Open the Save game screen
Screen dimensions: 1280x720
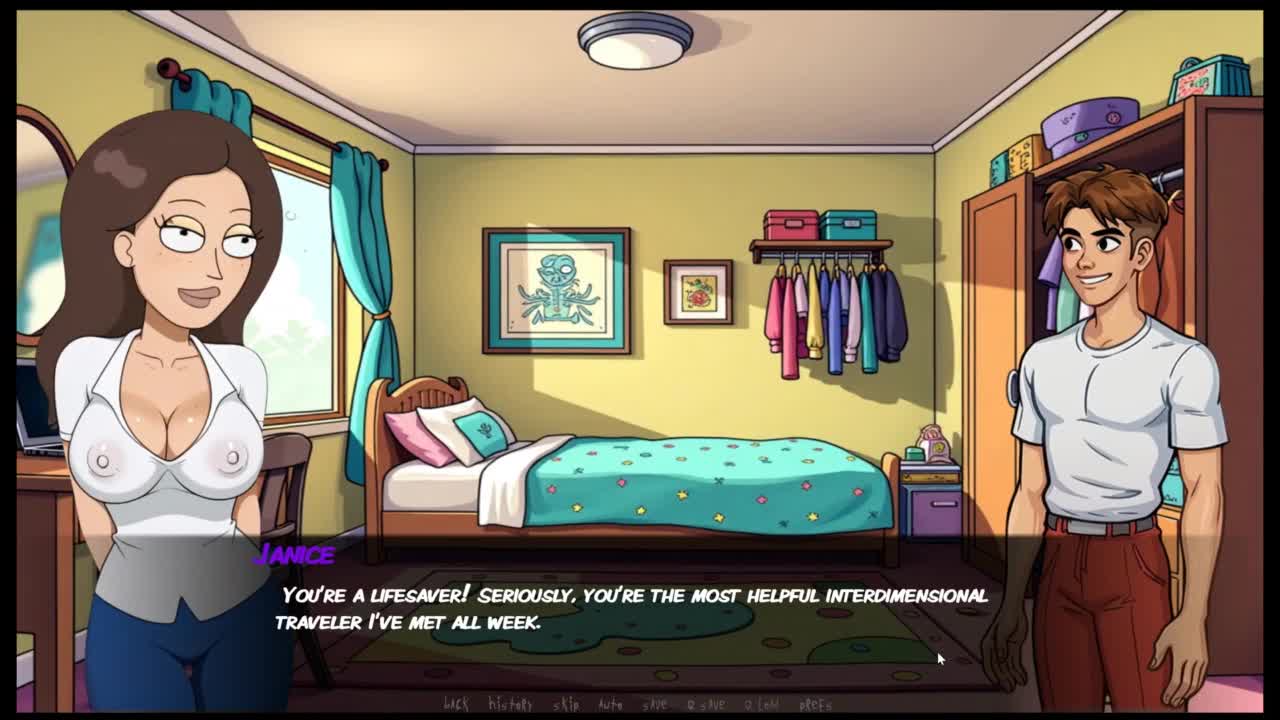[655, 704]
